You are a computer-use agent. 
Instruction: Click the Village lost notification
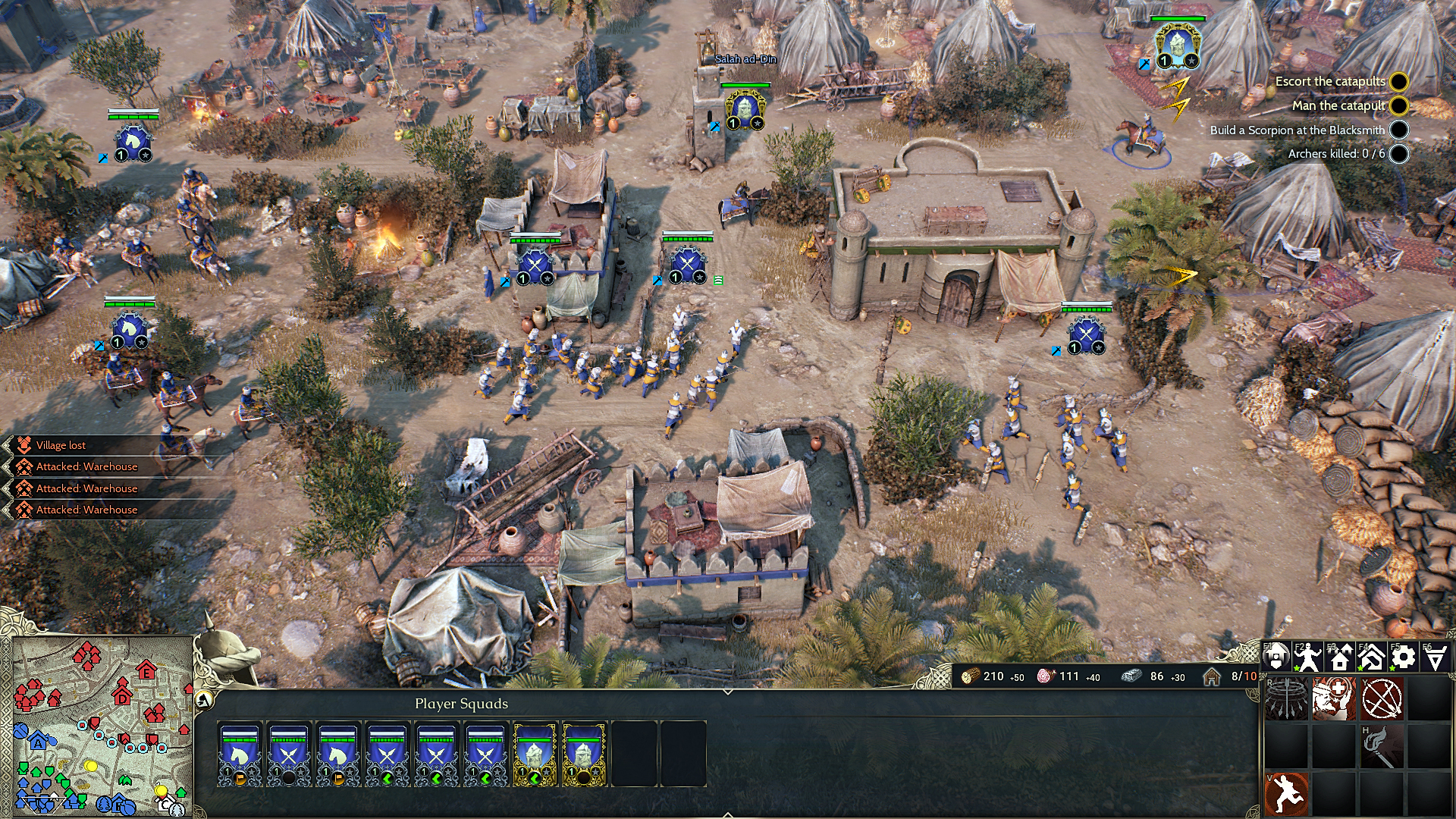point(61,445)
